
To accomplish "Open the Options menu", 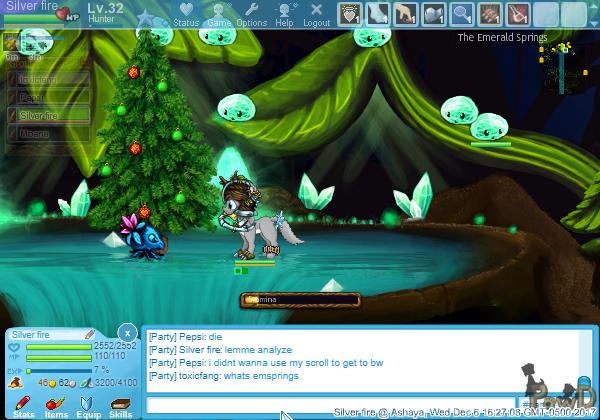I will point(251,14).
